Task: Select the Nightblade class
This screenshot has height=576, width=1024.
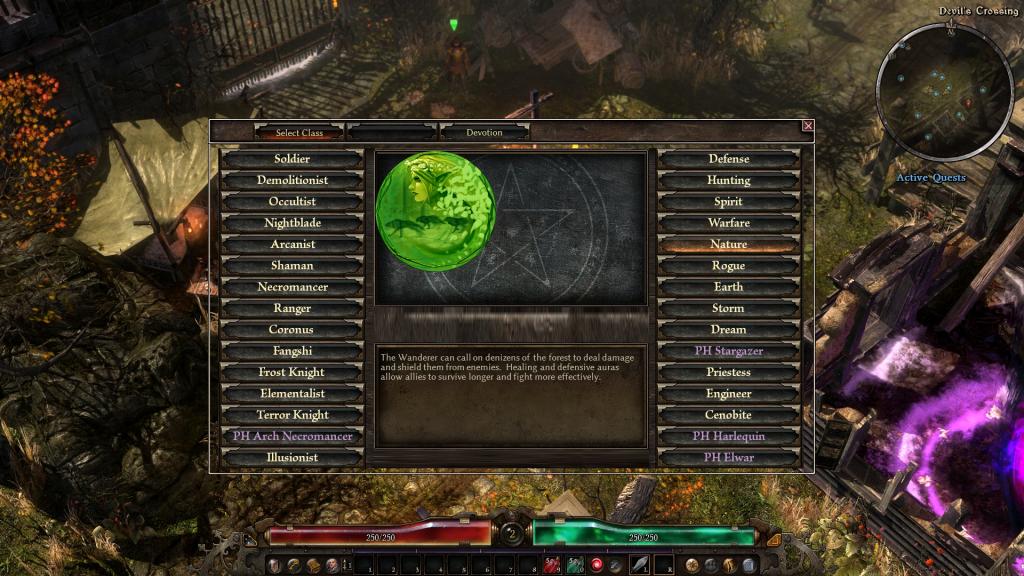Action: pos(292,223)
